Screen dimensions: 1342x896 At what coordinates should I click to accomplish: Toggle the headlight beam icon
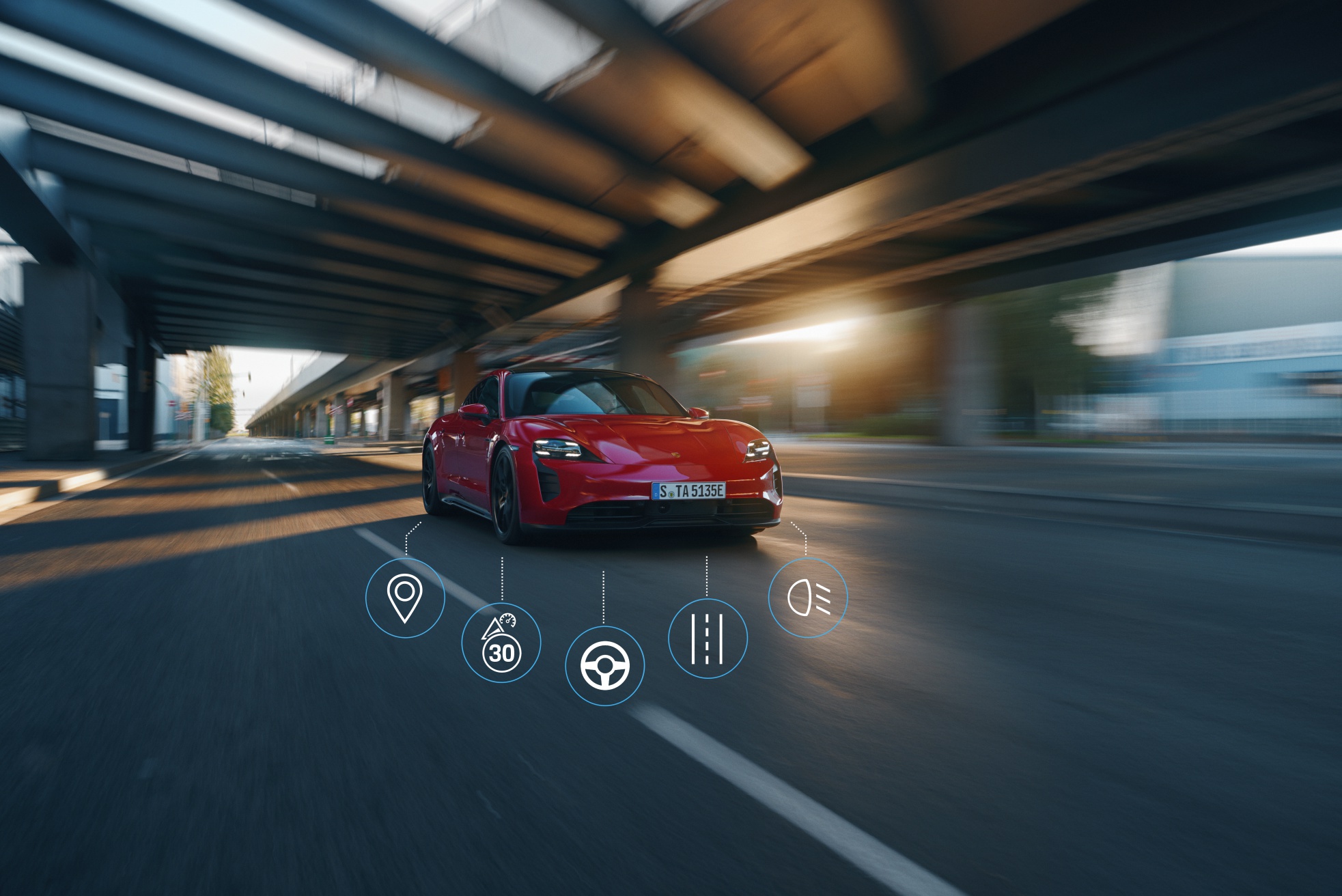[808, 598]
